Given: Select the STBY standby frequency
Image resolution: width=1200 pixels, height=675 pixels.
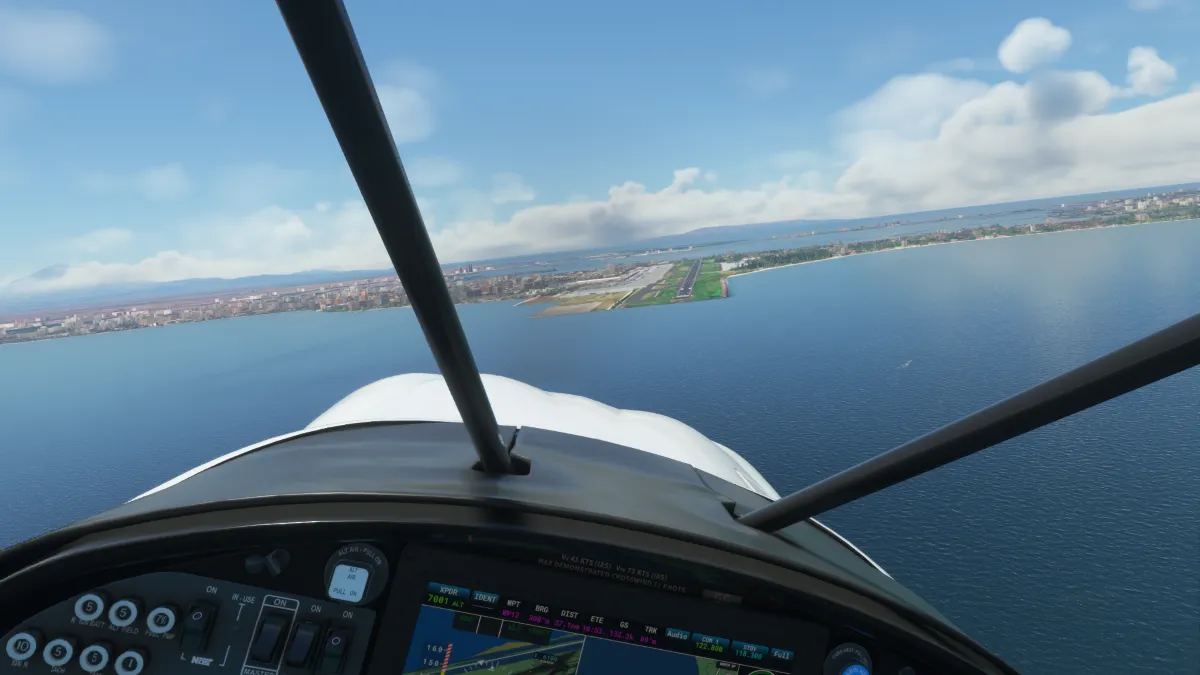Looking at the screenshot, I should point(749,650).
